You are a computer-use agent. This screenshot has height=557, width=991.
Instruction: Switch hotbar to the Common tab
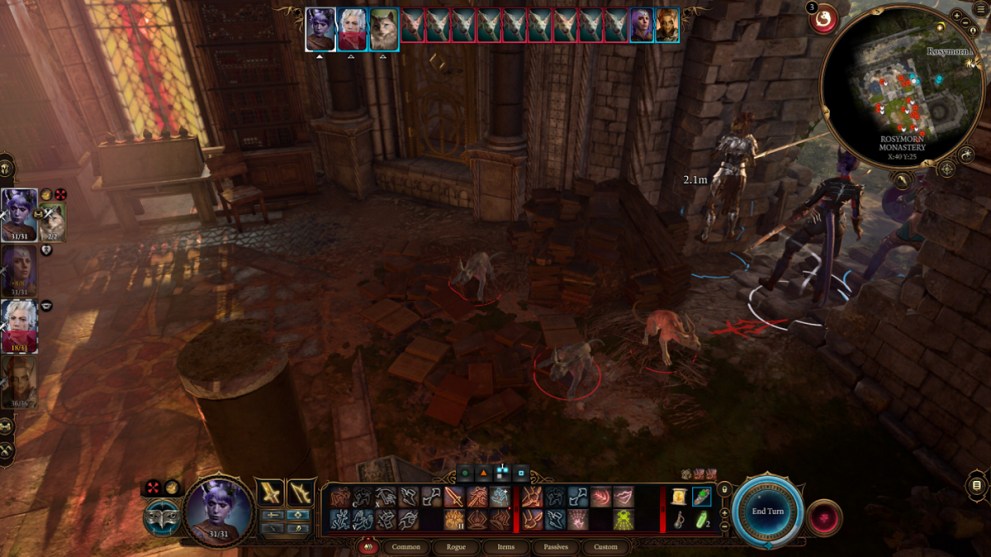(x=406, y=547)
